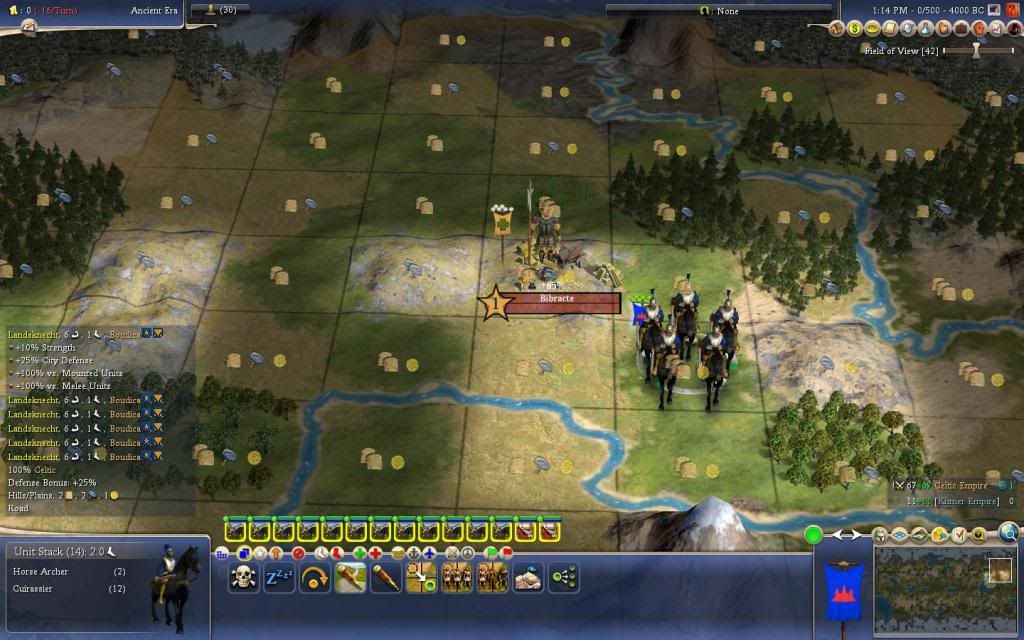
Task: Delete the unit with the skull button
Action: coord(243,577)
